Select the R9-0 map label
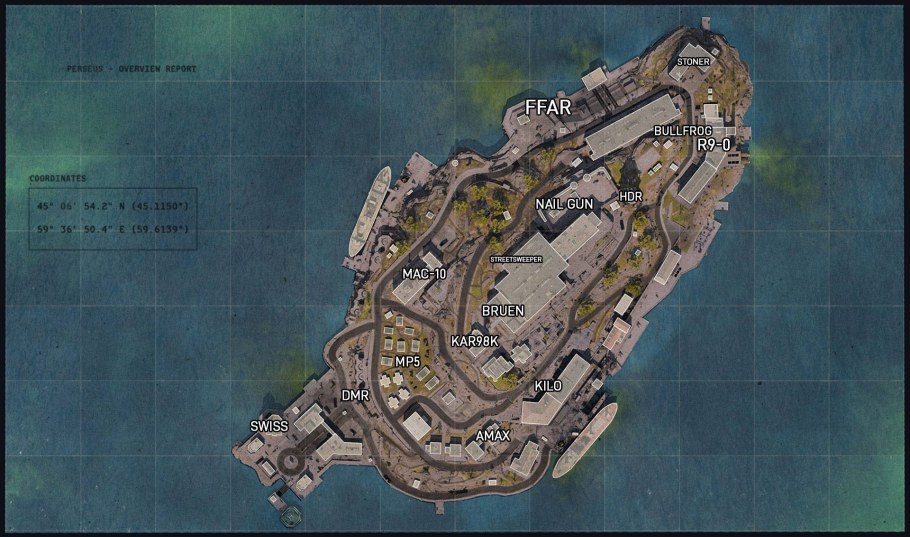The width and height of the screenshot is (910, 537). point(714,145)
